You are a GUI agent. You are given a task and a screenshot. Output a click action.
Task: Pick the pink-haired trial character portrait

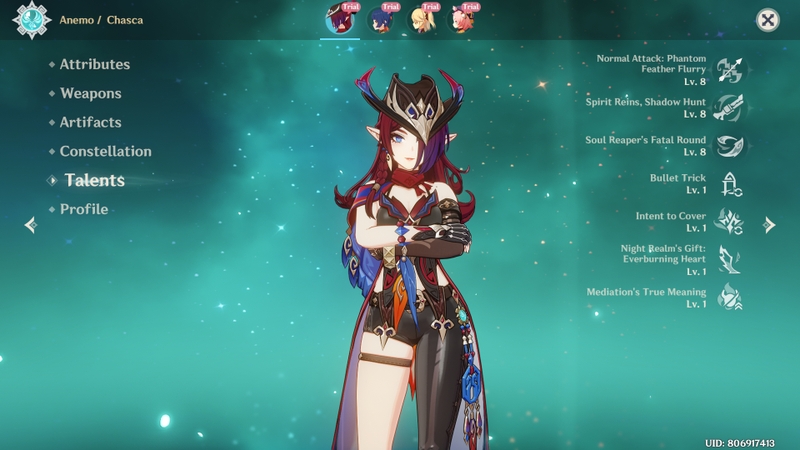462,19
